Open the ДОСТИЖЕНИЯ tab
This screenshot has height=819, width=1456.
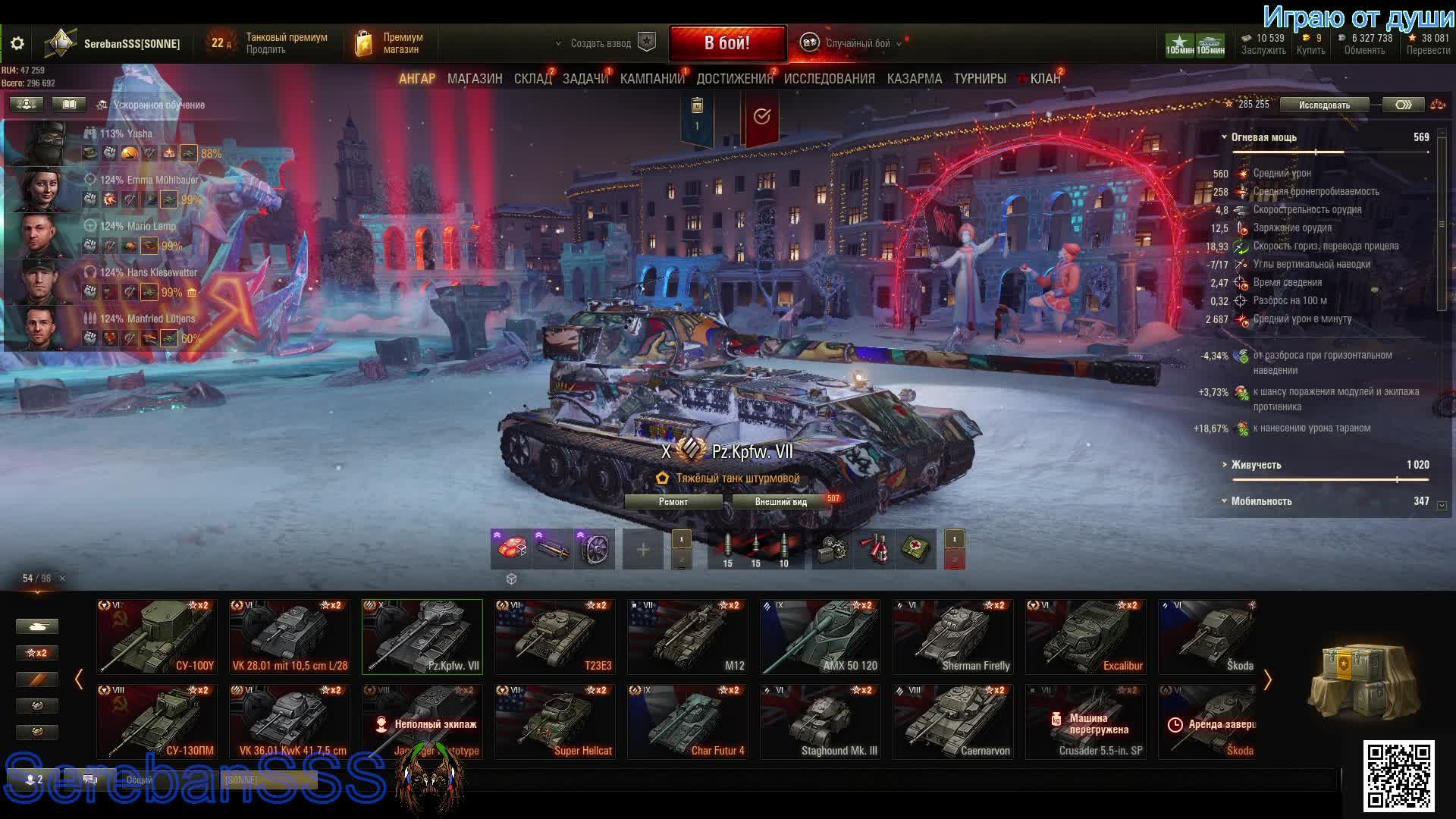[734, 79]
